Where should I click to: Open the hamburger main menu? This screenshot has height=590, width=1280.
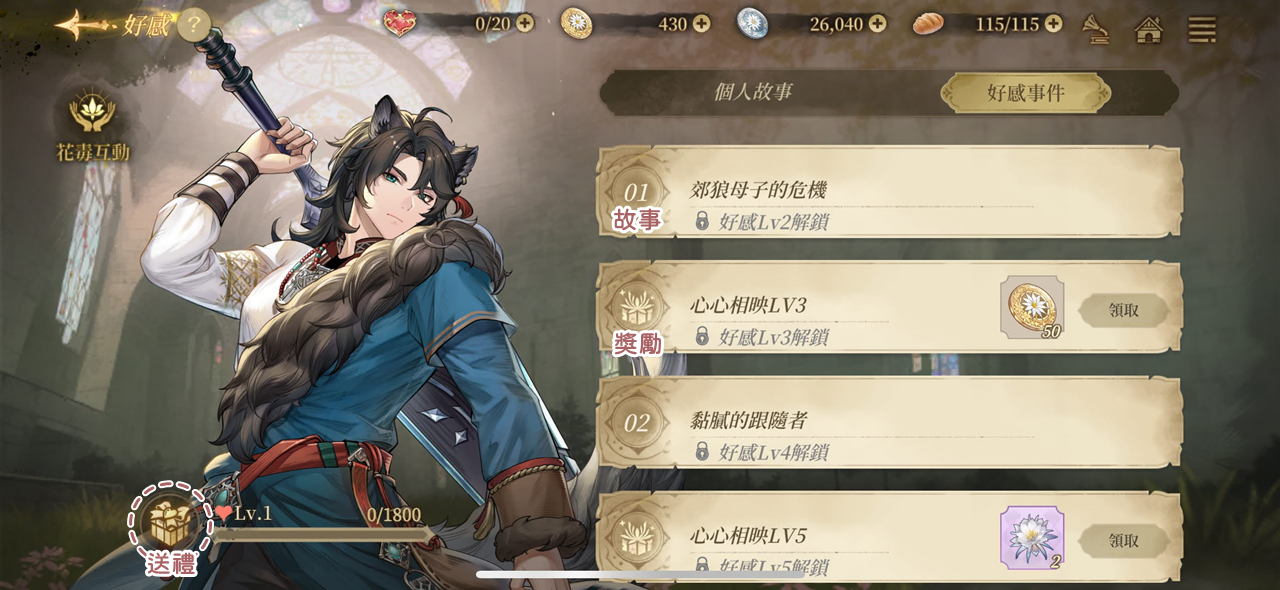pyautogui.click(x=1202, y=29)
